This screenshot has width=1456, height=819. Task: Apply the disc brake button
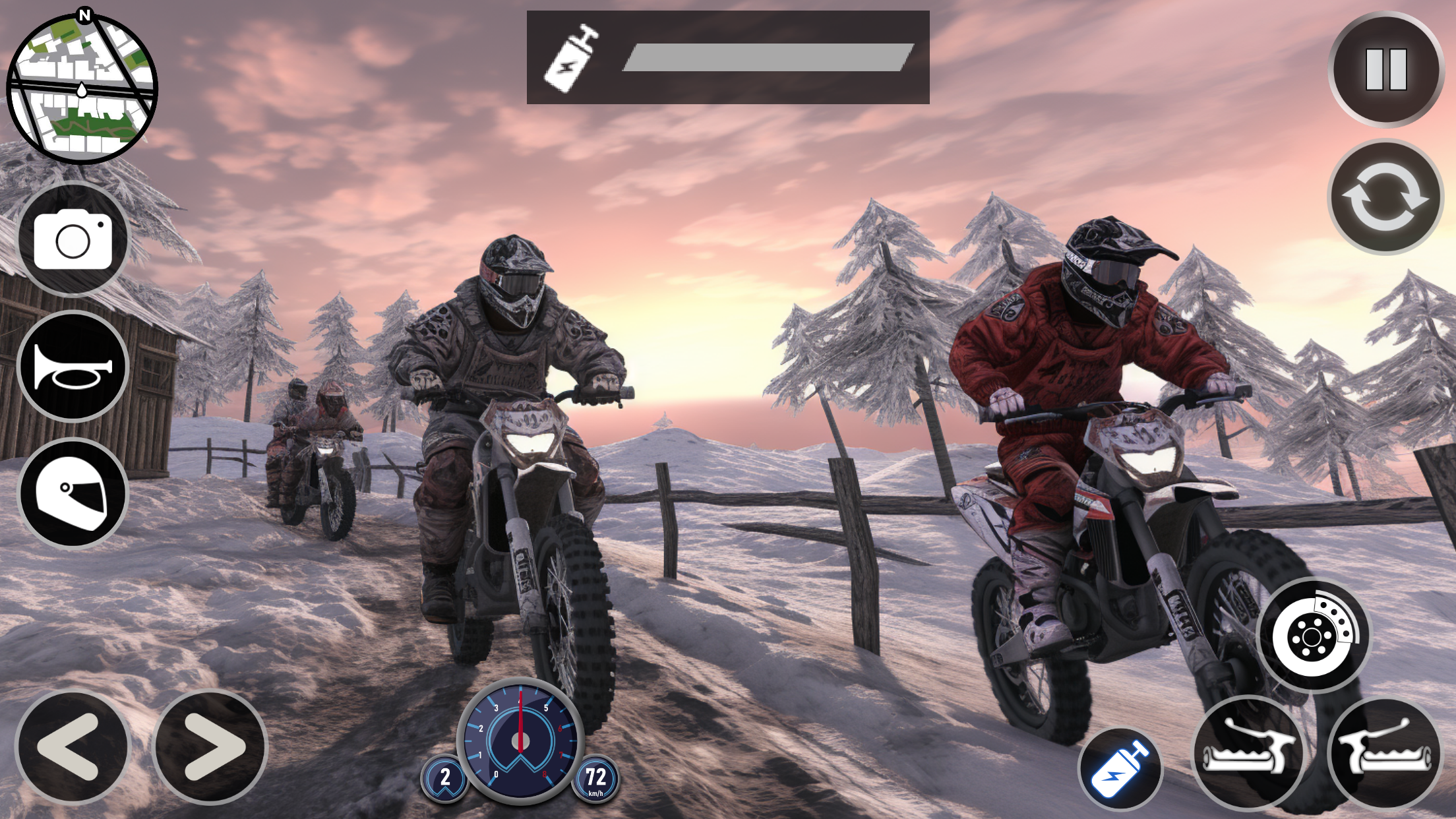click(x=1314, y=635)
